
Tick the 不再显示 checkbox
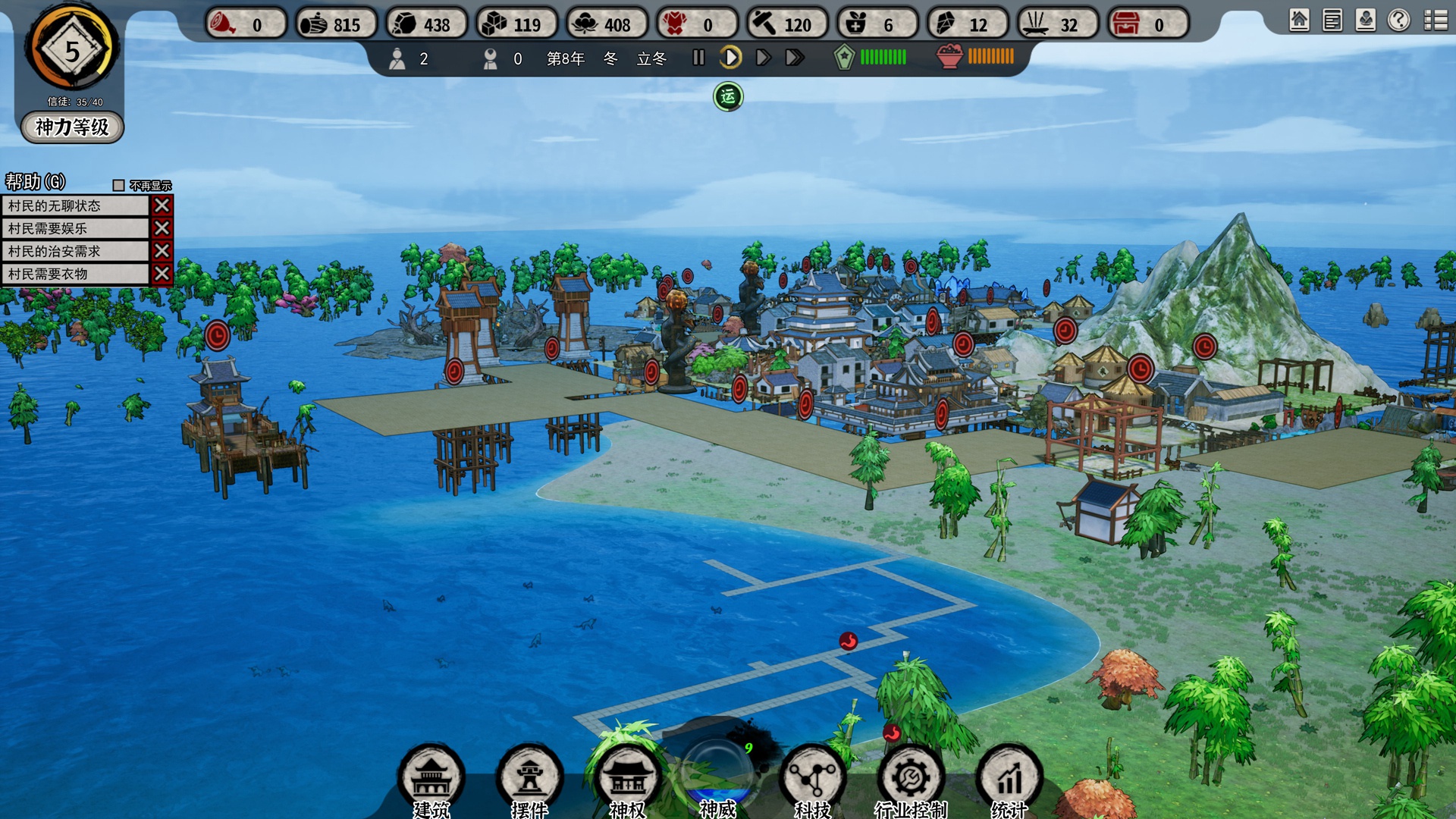tap(118, 186)
